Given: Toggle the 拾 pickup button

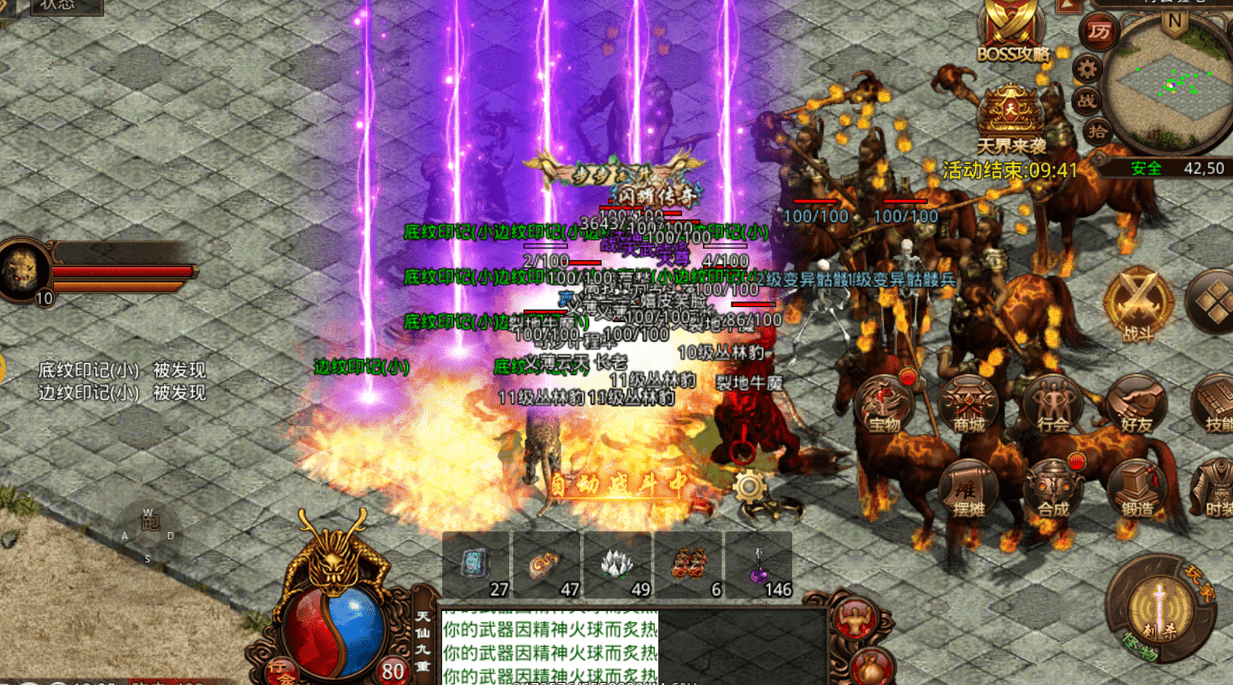Looking at the screenshot, I should (1098, 130).
